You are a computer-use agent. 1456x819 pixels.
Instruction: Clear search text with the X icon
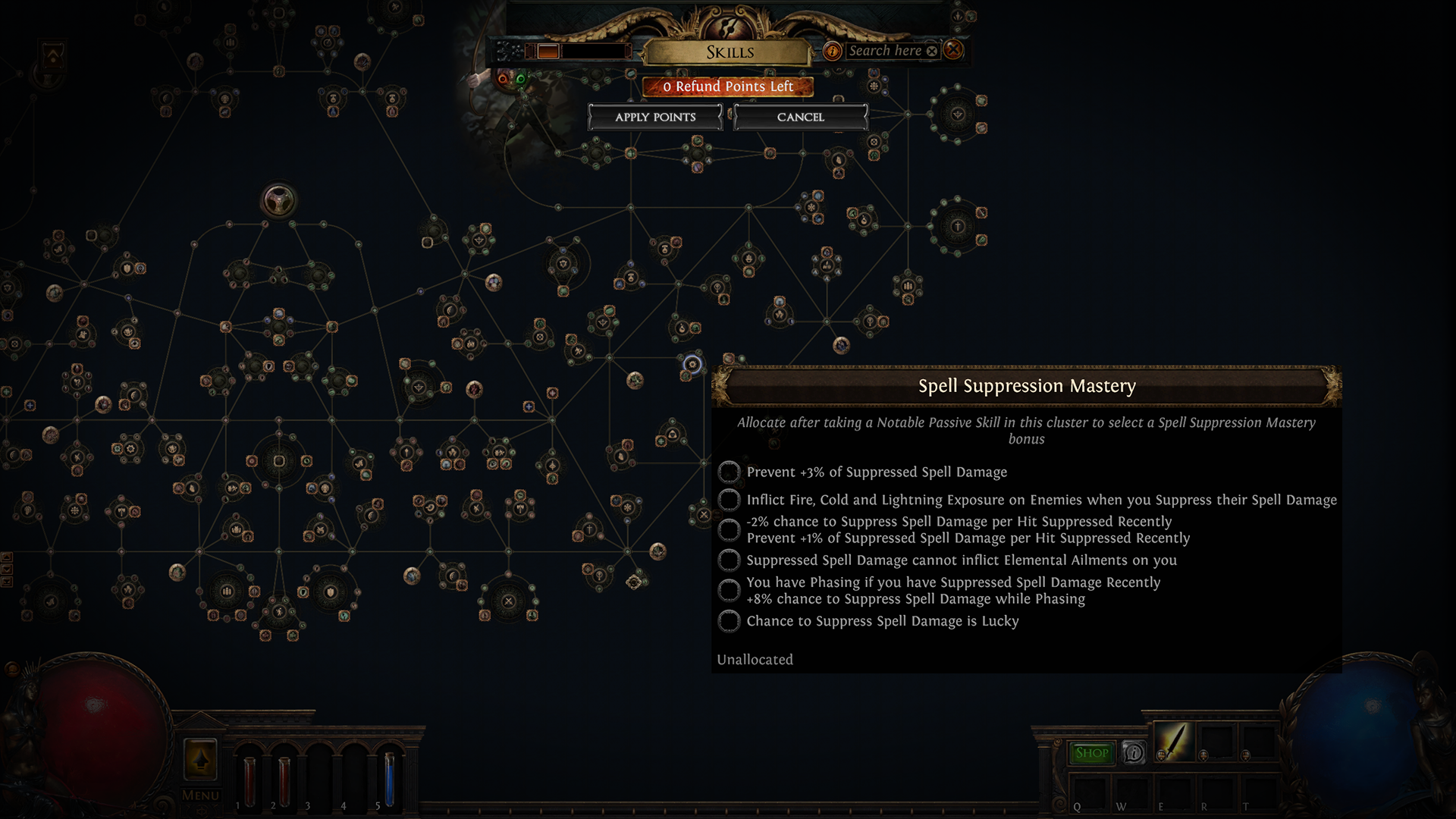click(x=932, y=51)
